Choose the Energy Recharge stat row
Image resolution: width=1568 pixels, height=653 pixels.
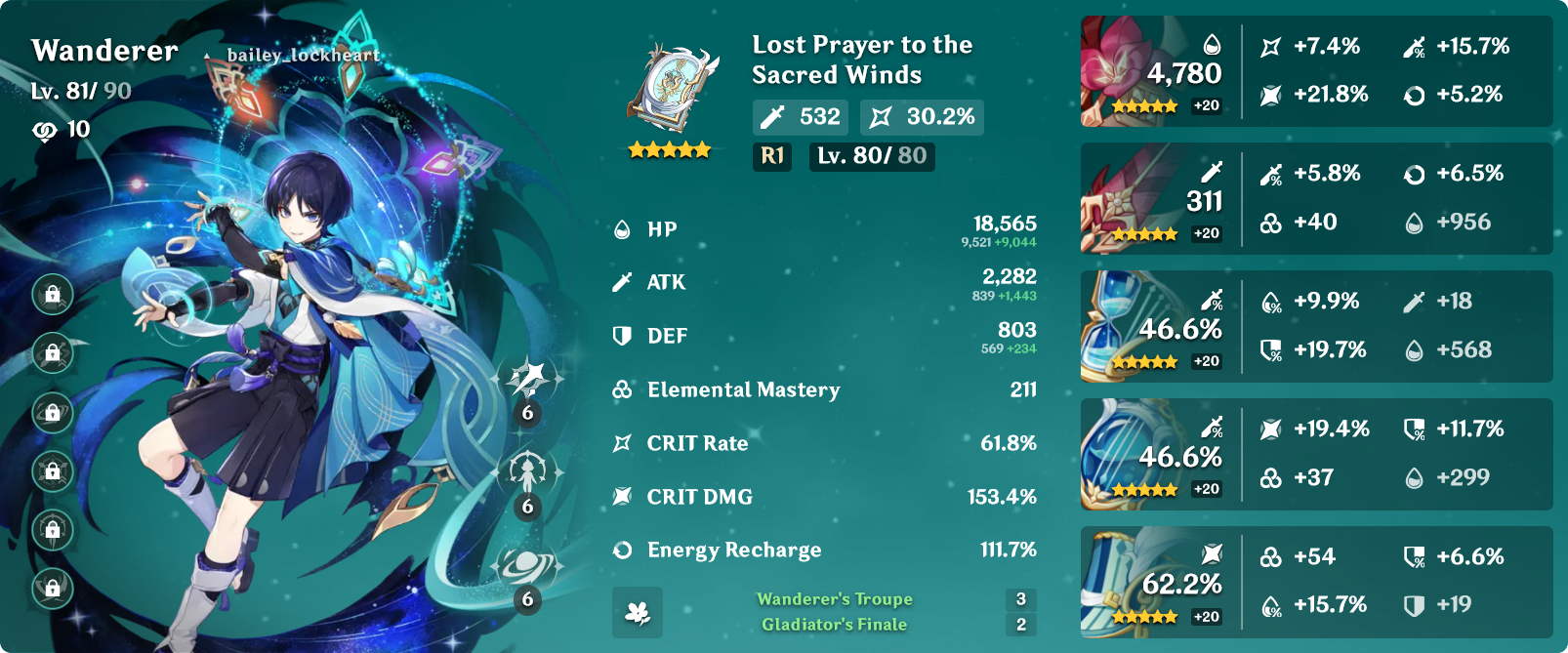pos(824,551)
